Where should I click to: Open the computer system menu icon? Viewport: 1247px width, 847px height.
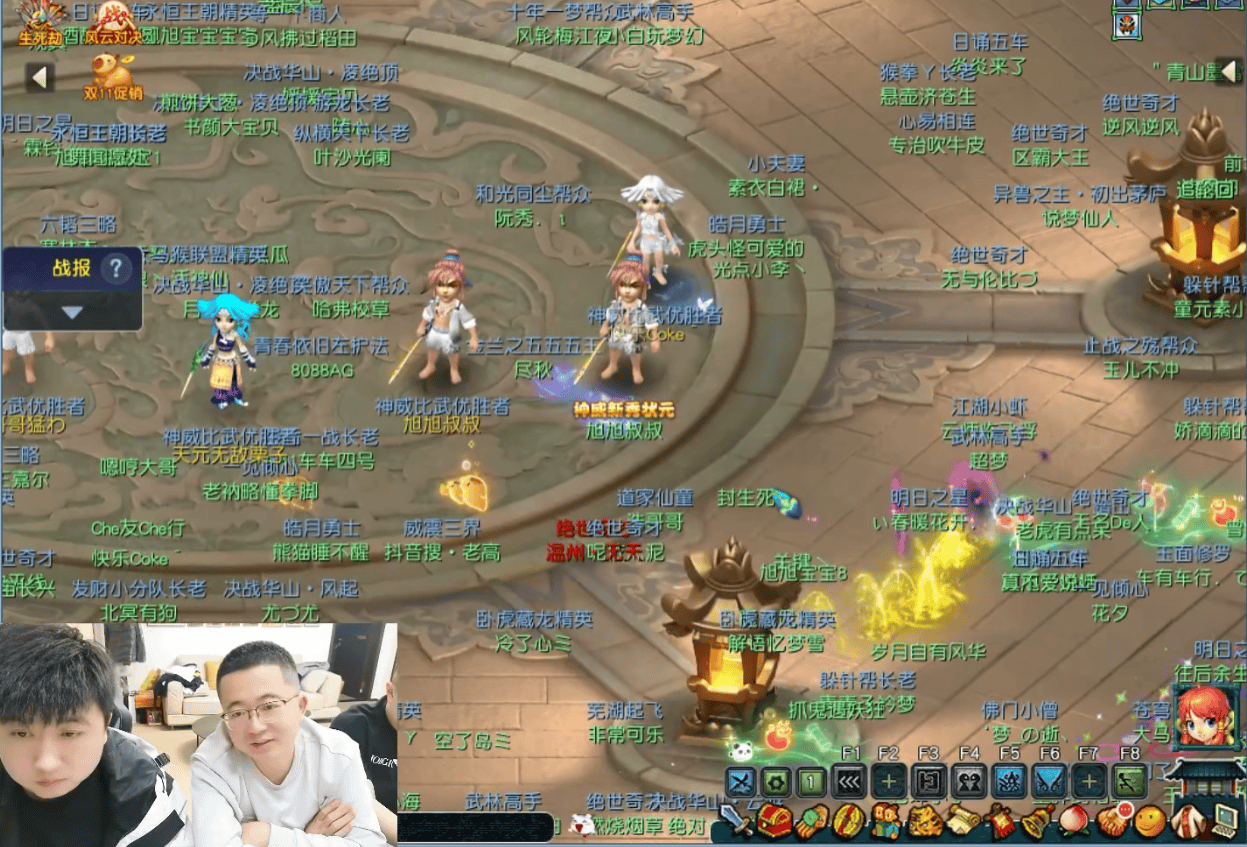[1225, 821]
